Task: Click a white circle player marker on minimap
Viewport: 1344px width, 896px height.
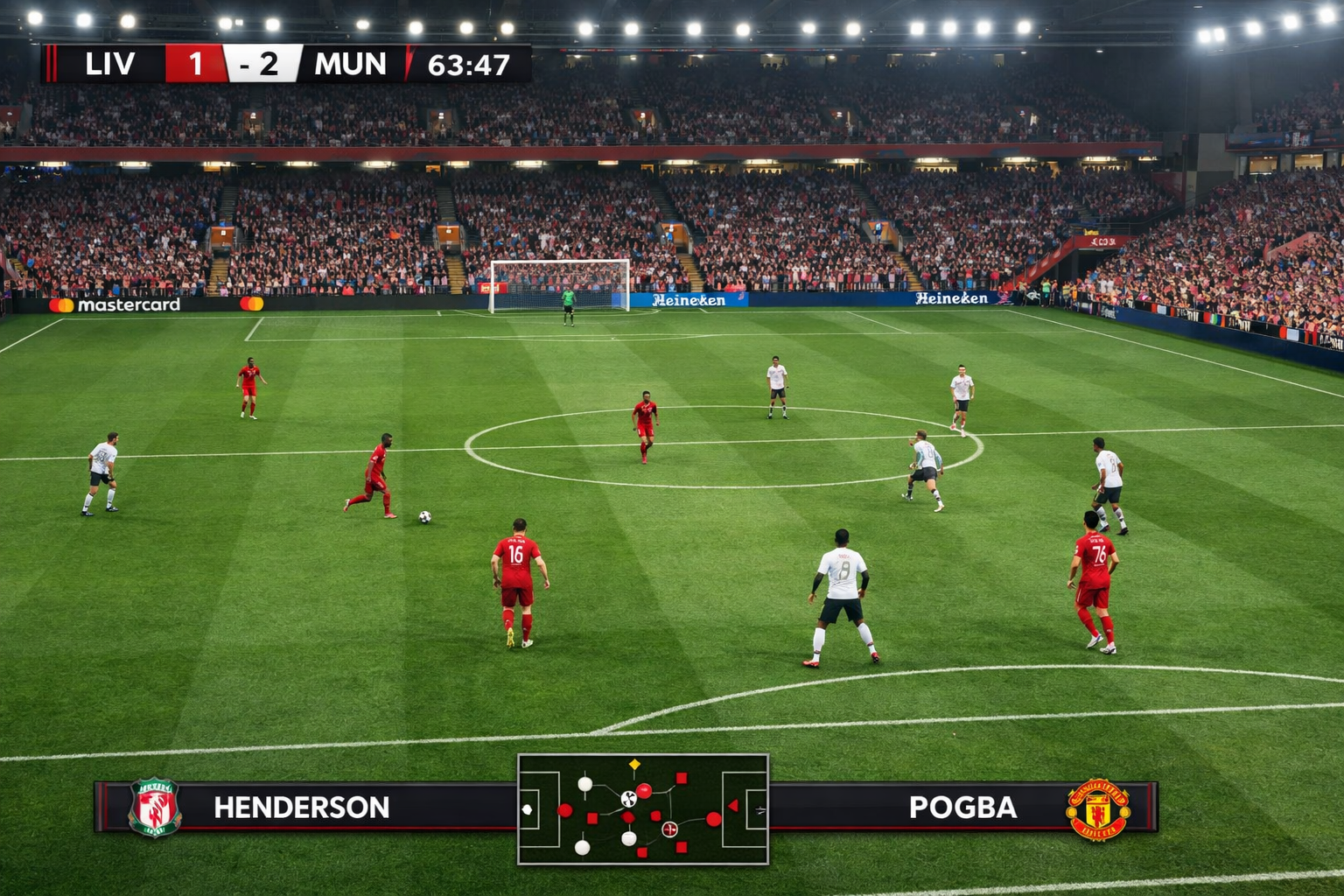Action: click(x=584, y=784)
